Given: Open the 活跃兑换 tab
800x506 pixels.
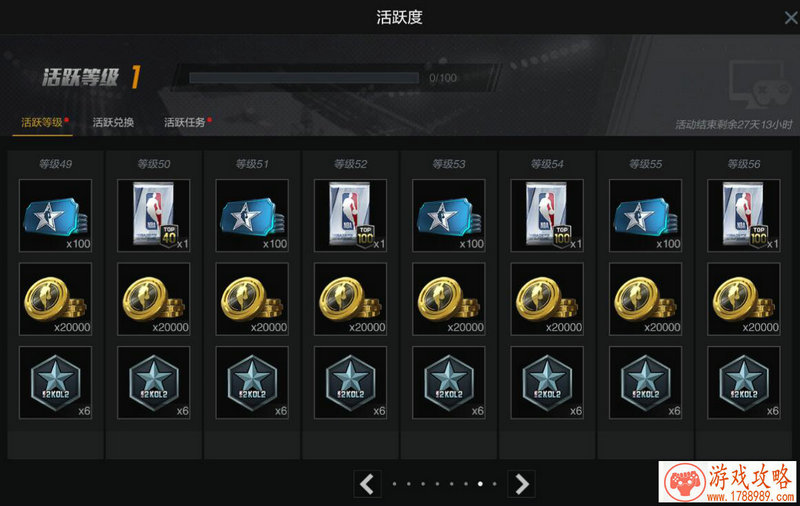Looking at the screenshot, I should coord(113,122).
